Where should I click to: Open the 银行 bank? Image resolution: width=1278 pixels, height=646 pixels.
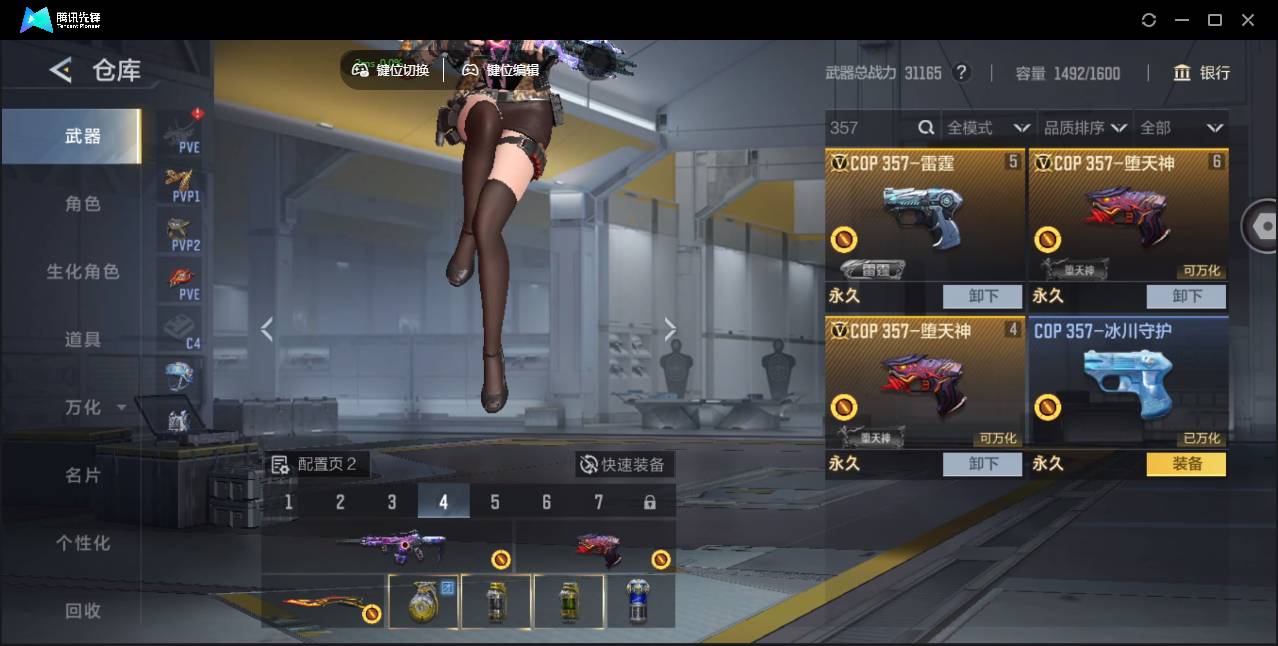coord(1202,73)
